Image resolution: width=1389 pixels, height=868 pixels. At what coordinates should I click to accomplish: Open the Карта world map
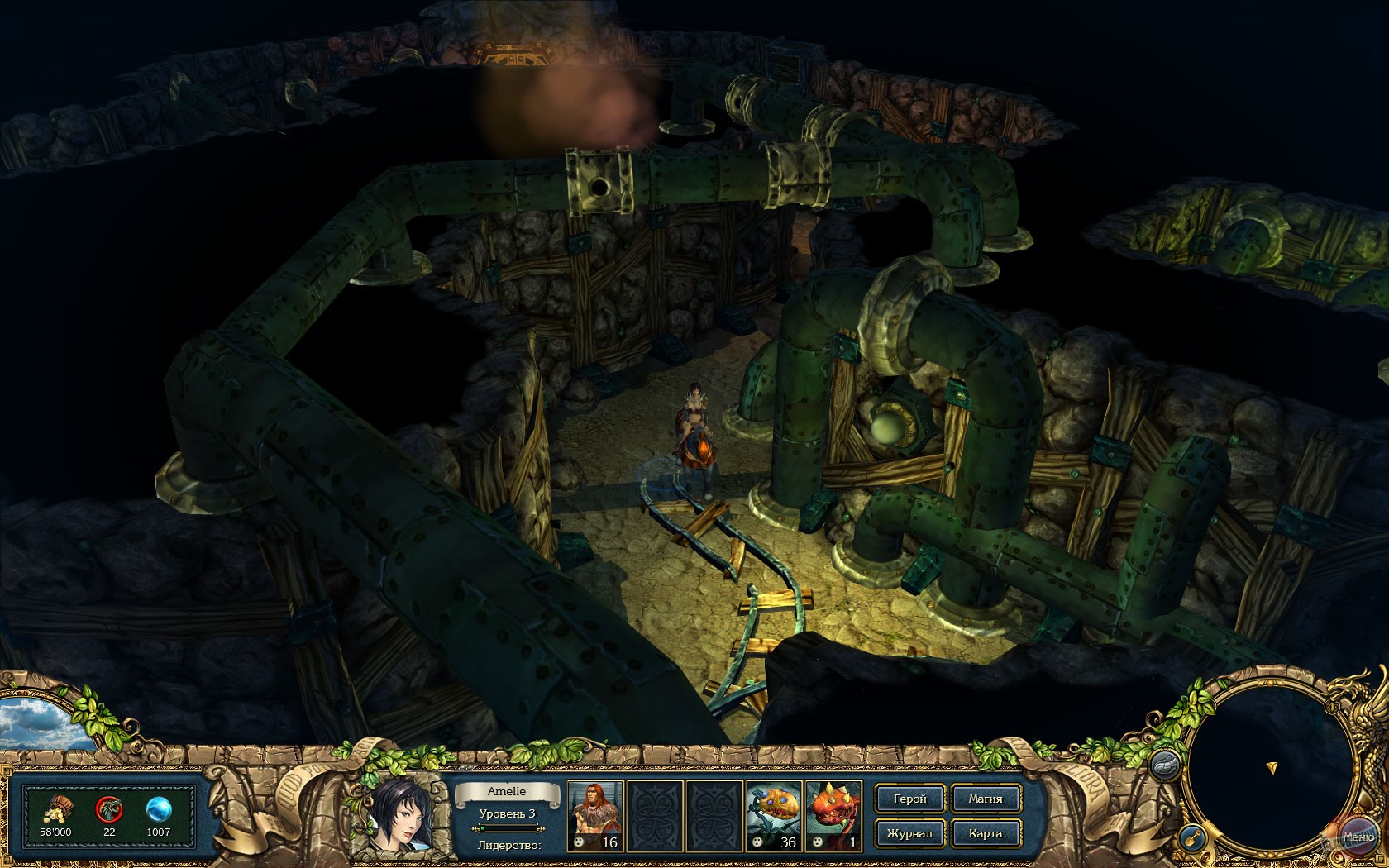[x=986, y=833]
